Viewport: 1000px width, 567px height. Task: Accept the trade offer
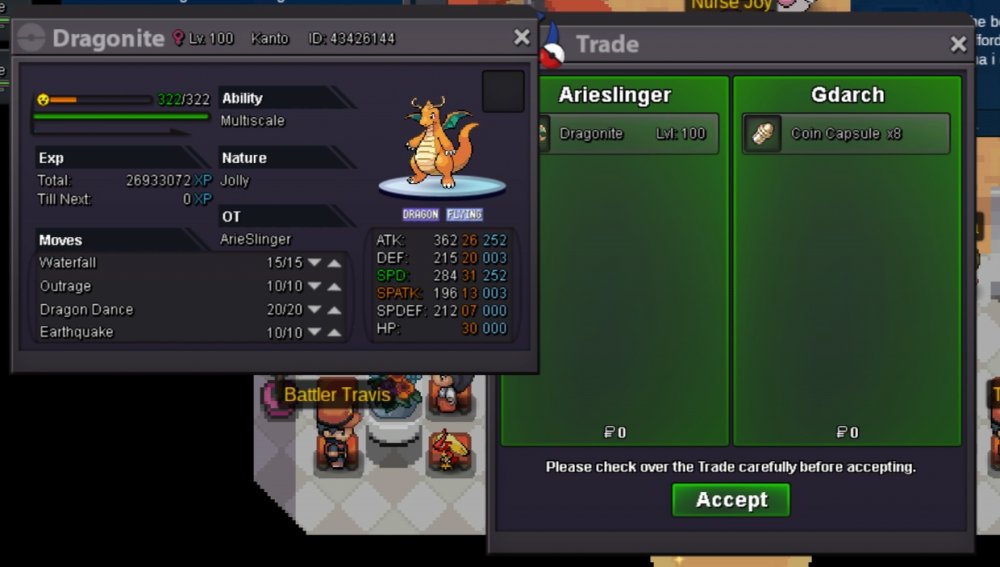[x=731, y=500]
